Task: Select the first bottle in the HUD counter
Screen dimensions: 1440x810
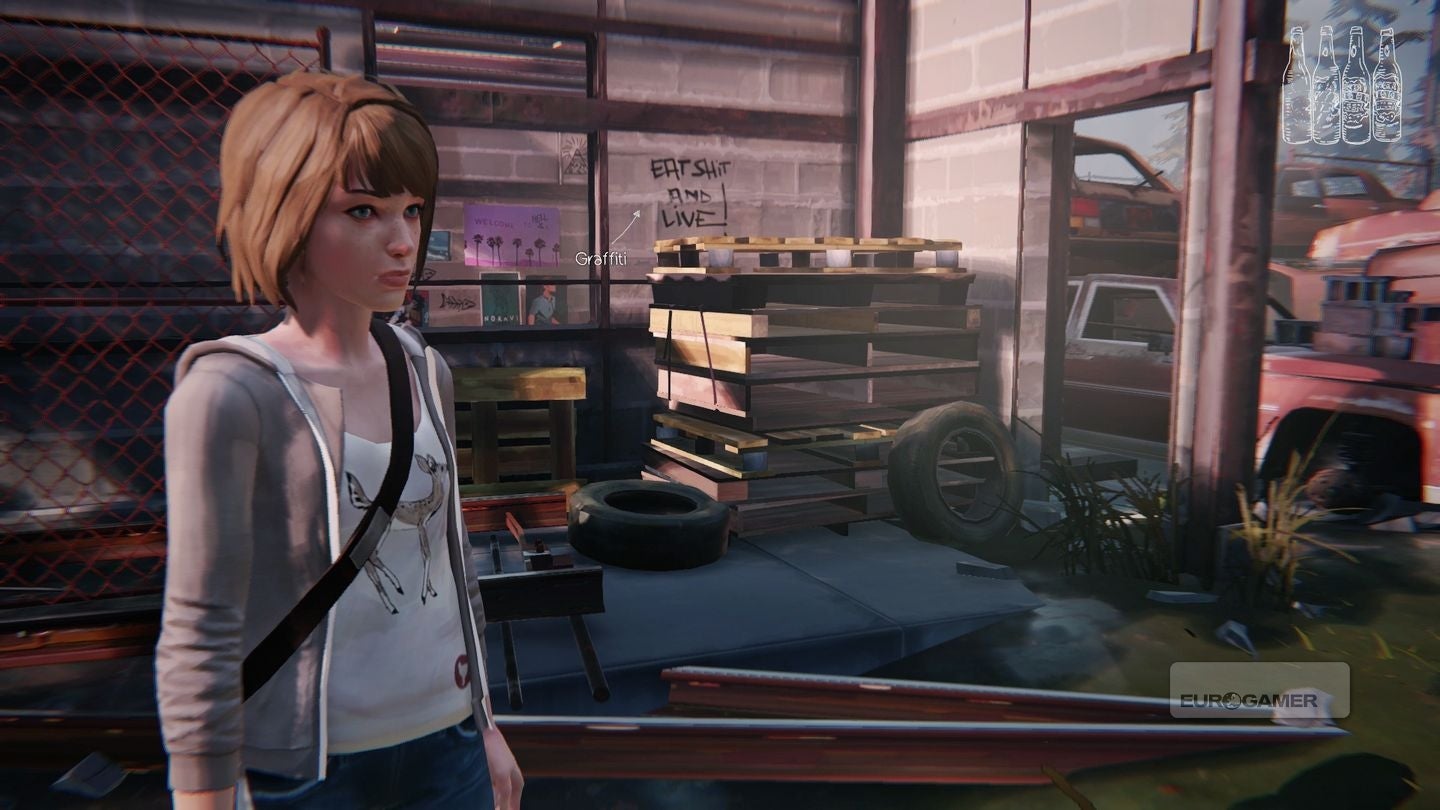Action: click(1298, 85)
